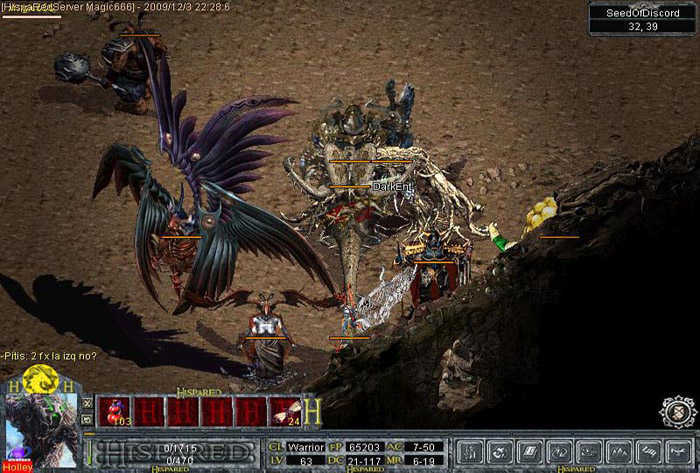Click the round ornate hourglass emblem button
The image size is (700, 473).
(x=679, y=411)
